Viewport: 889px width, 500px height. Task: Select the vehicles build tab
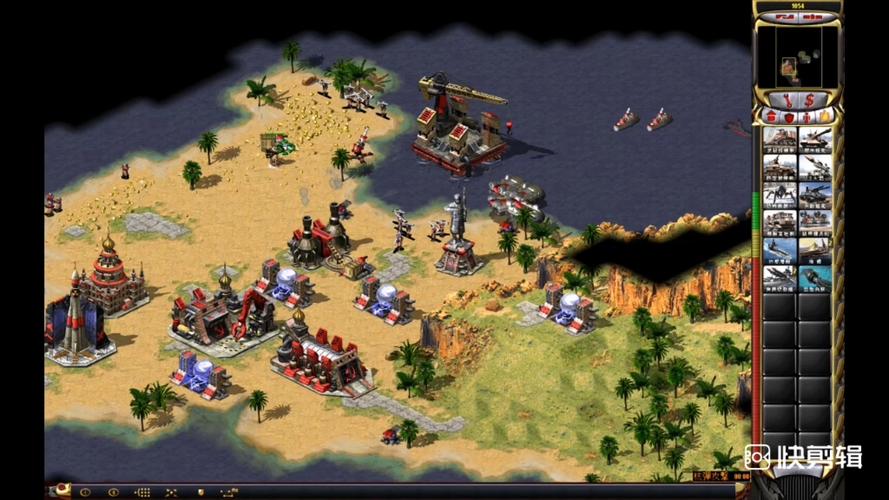point(823,117)
